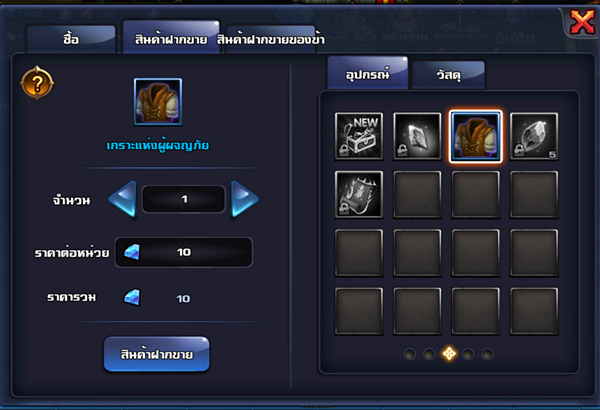The height and width of the screenshot is (410, 600).
Task: Click the selected armor preview on left panel
Action: 158,101
